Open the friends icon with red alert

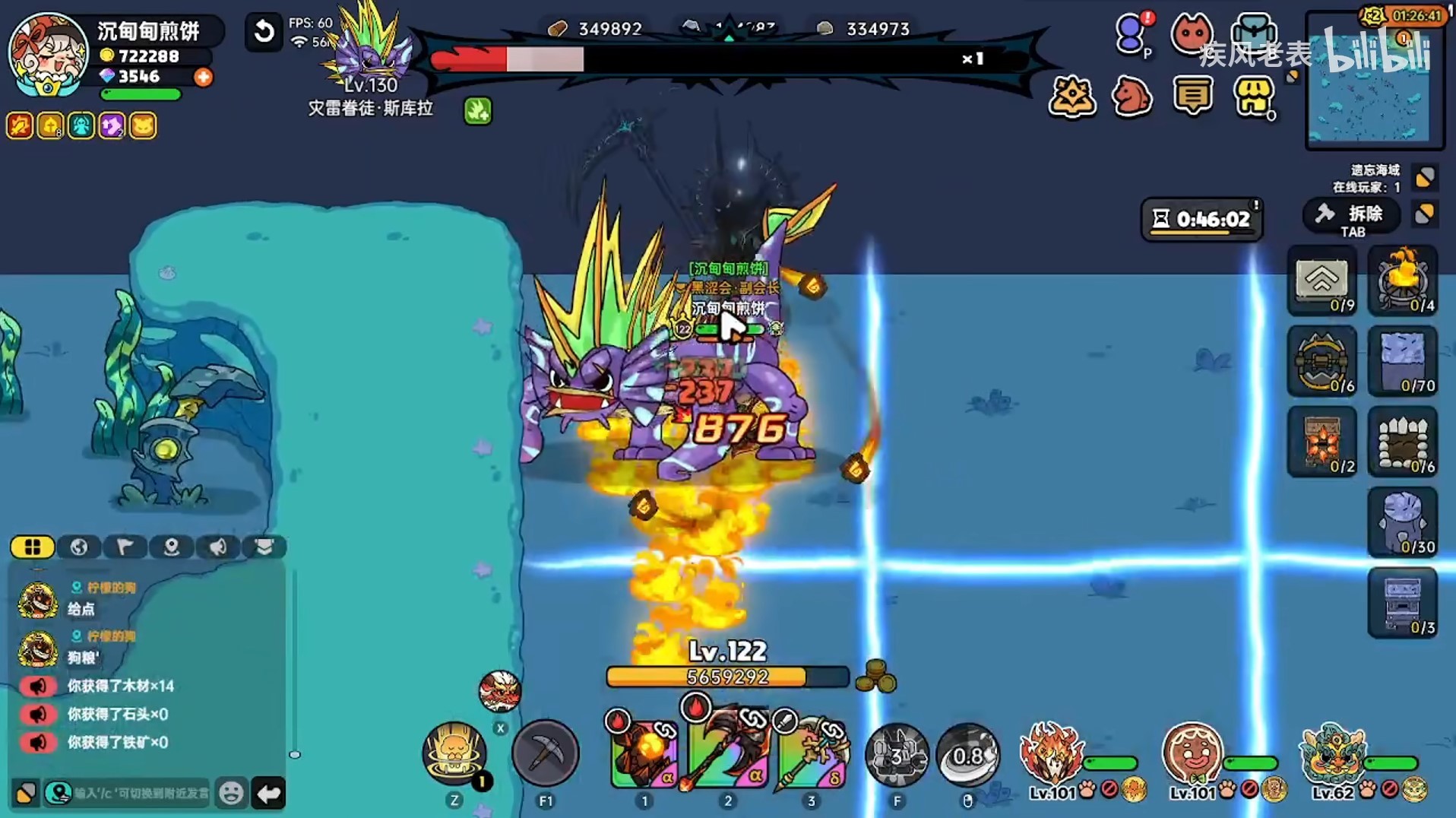(1132, 34)
